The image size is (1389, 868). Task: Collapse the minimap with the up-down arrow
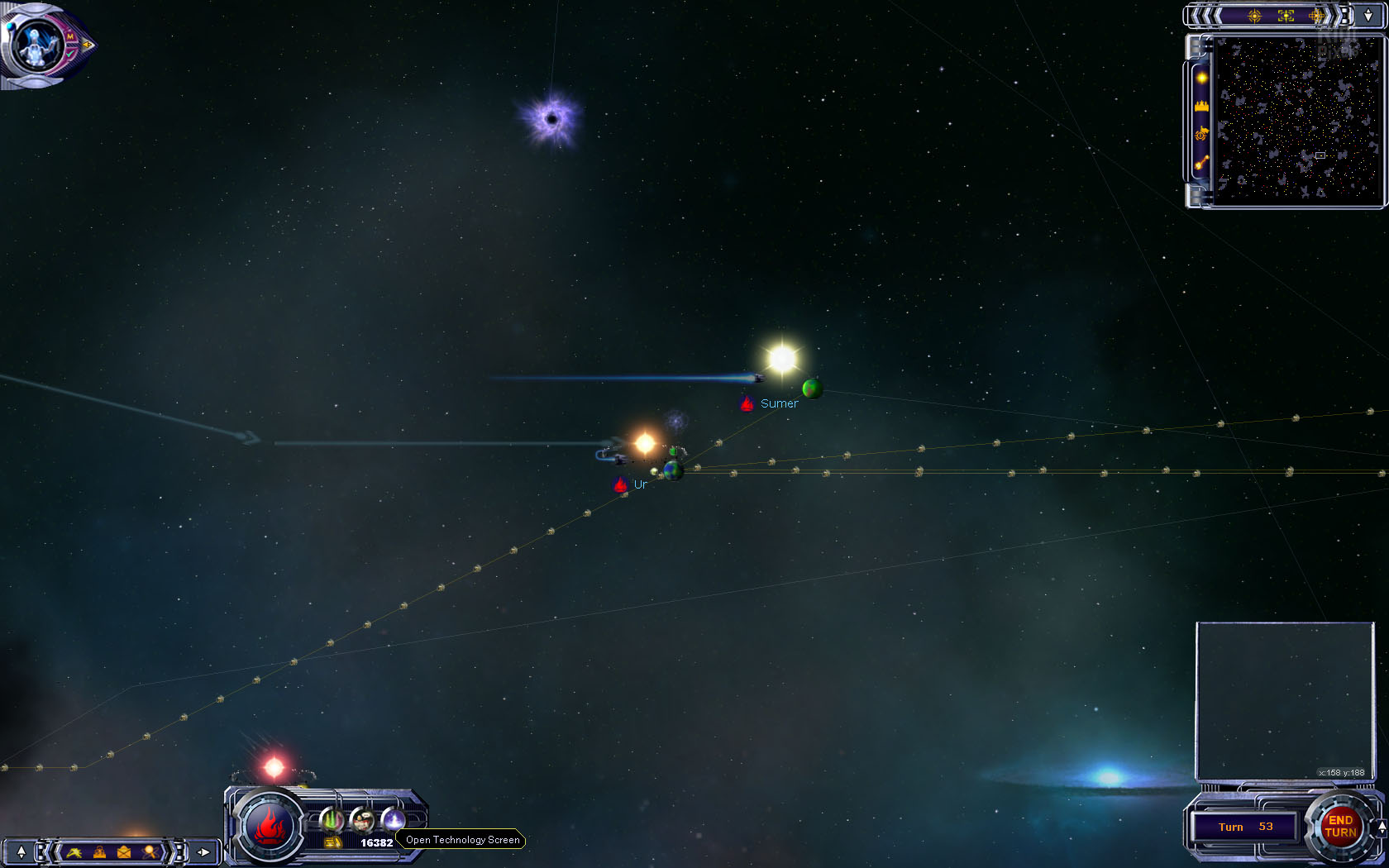click(1368, 16)
